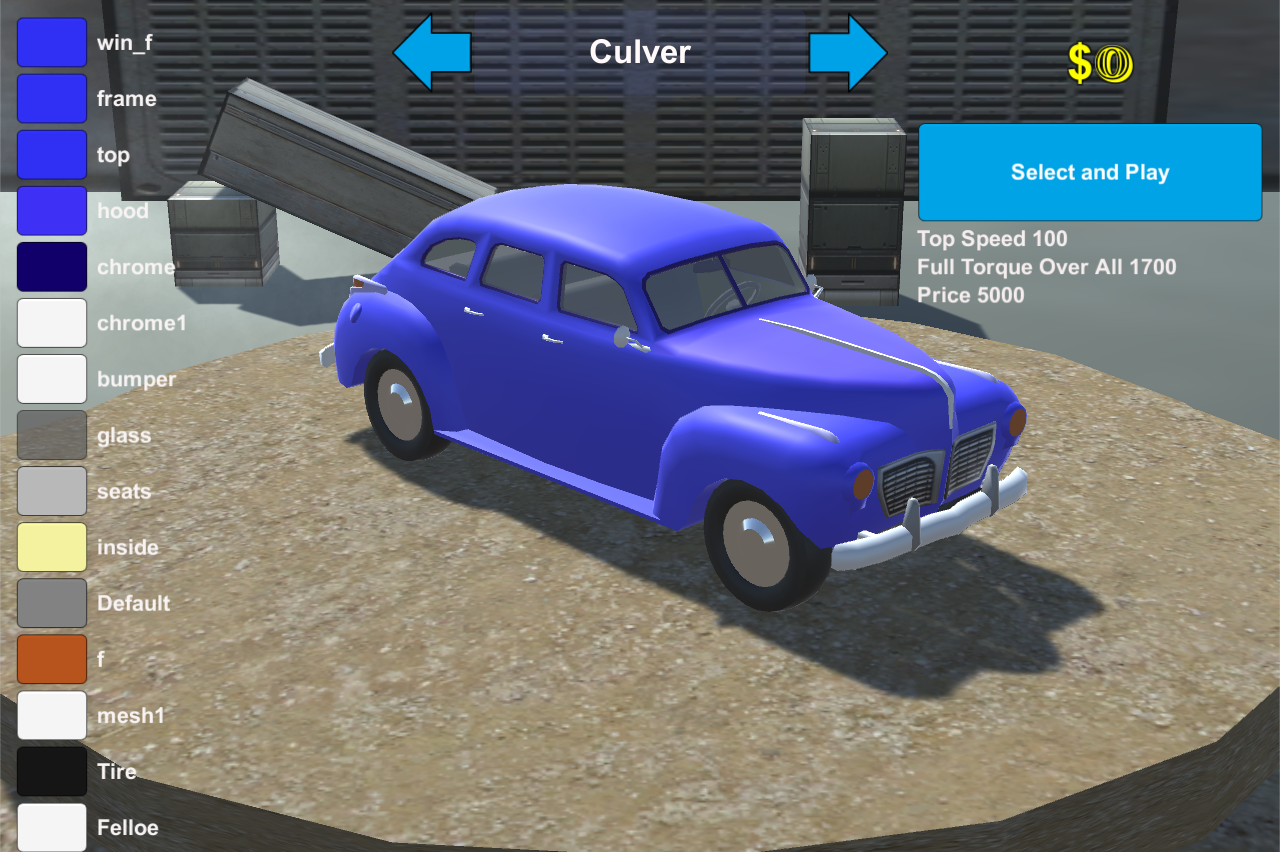Select the top color swatch

coord(52,155)
